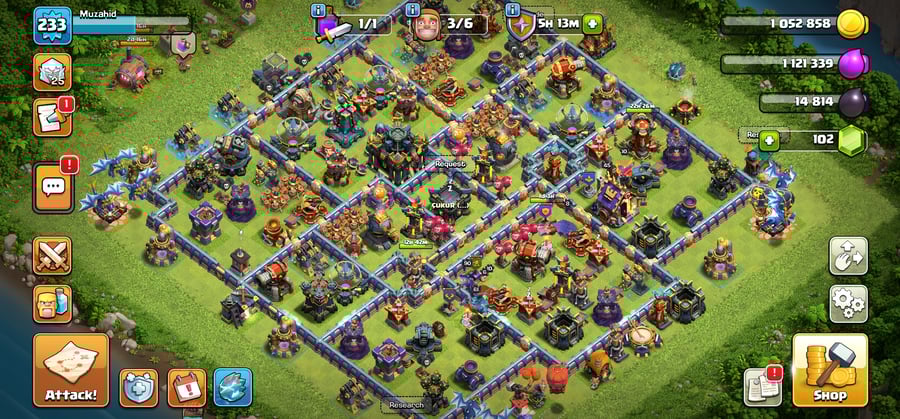Enter base layout edit mode via hand-arrows button
The height and width of the screenshot is (419, 900).
(848, 255)
